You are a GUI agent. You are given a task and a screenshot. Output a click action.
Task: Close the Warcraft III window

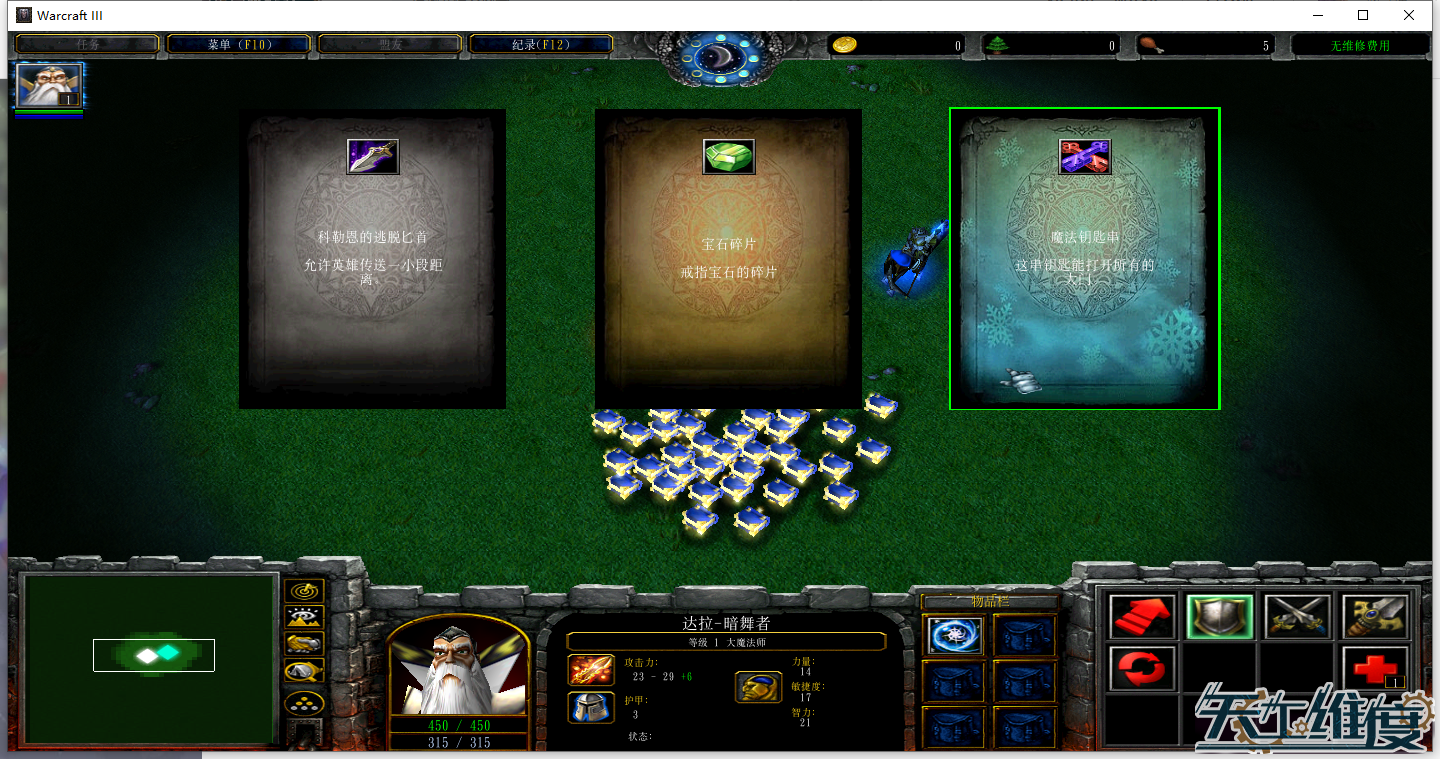pos(1409,15)
